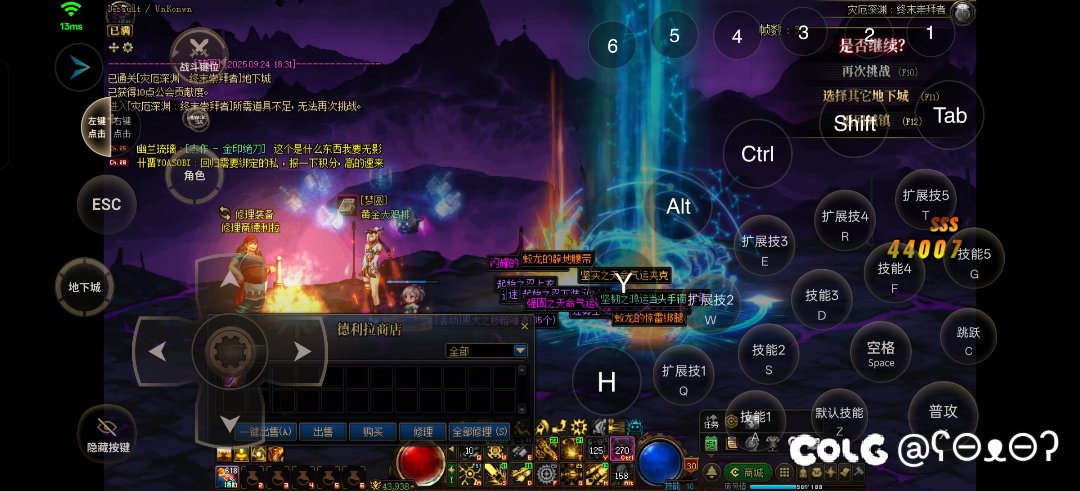
Task: Toggle the 隐藏按键 (hide keys) button
Action: click(x=107, y=434)
